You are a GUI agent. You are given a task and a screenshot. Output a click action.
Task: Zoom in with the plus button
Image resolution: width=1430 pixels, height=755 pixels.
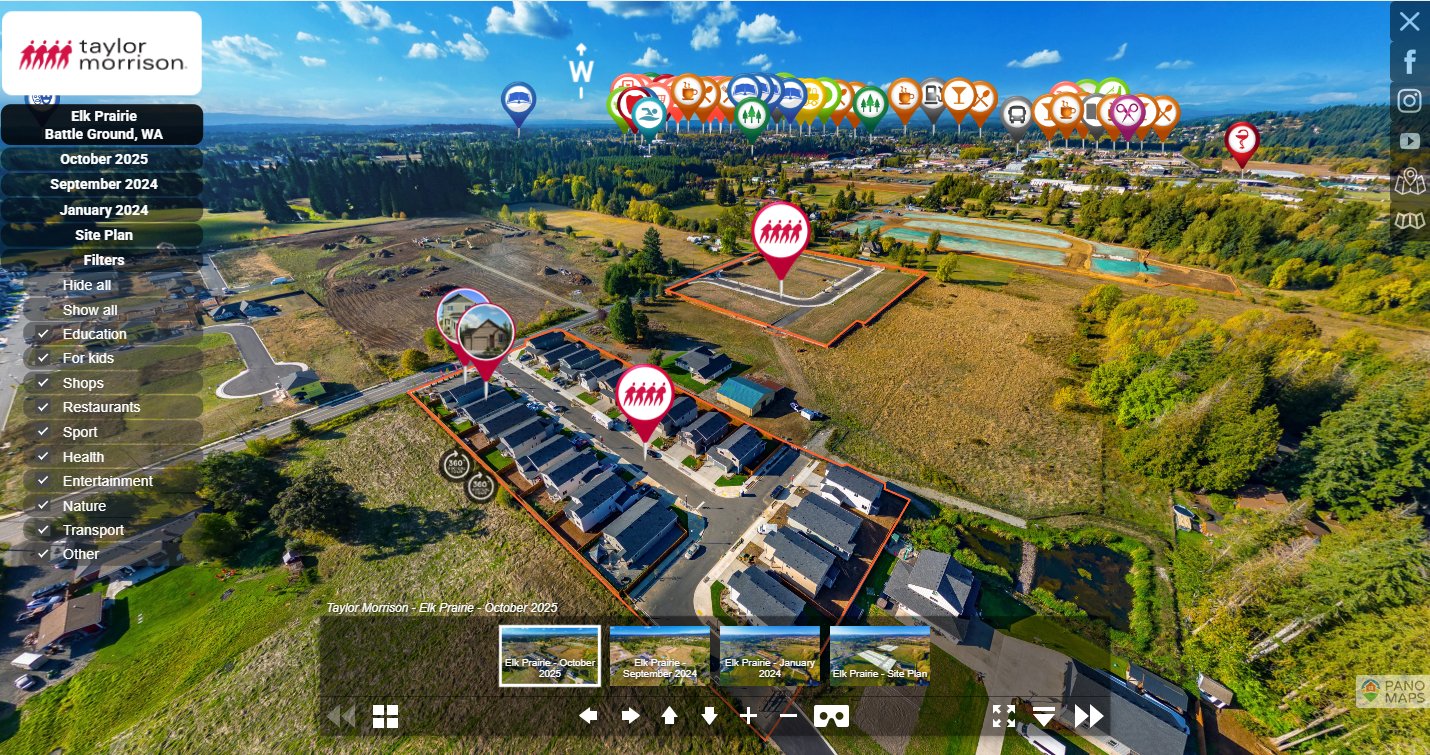click(748, 715)
